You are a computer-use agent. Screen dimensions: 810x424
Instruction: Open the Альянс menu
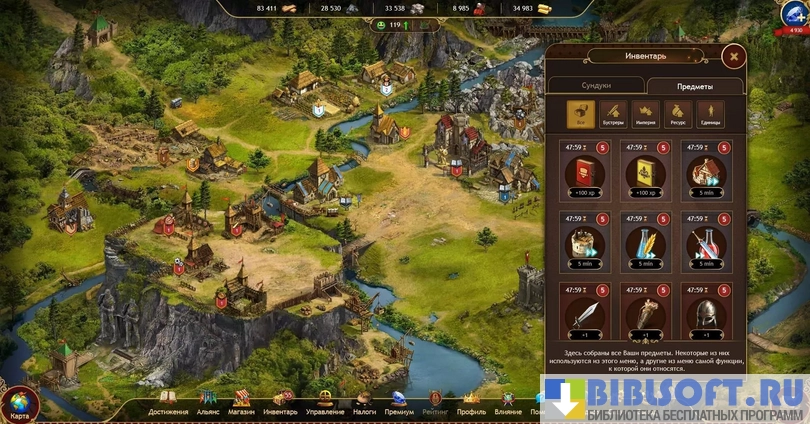point(208,402)
